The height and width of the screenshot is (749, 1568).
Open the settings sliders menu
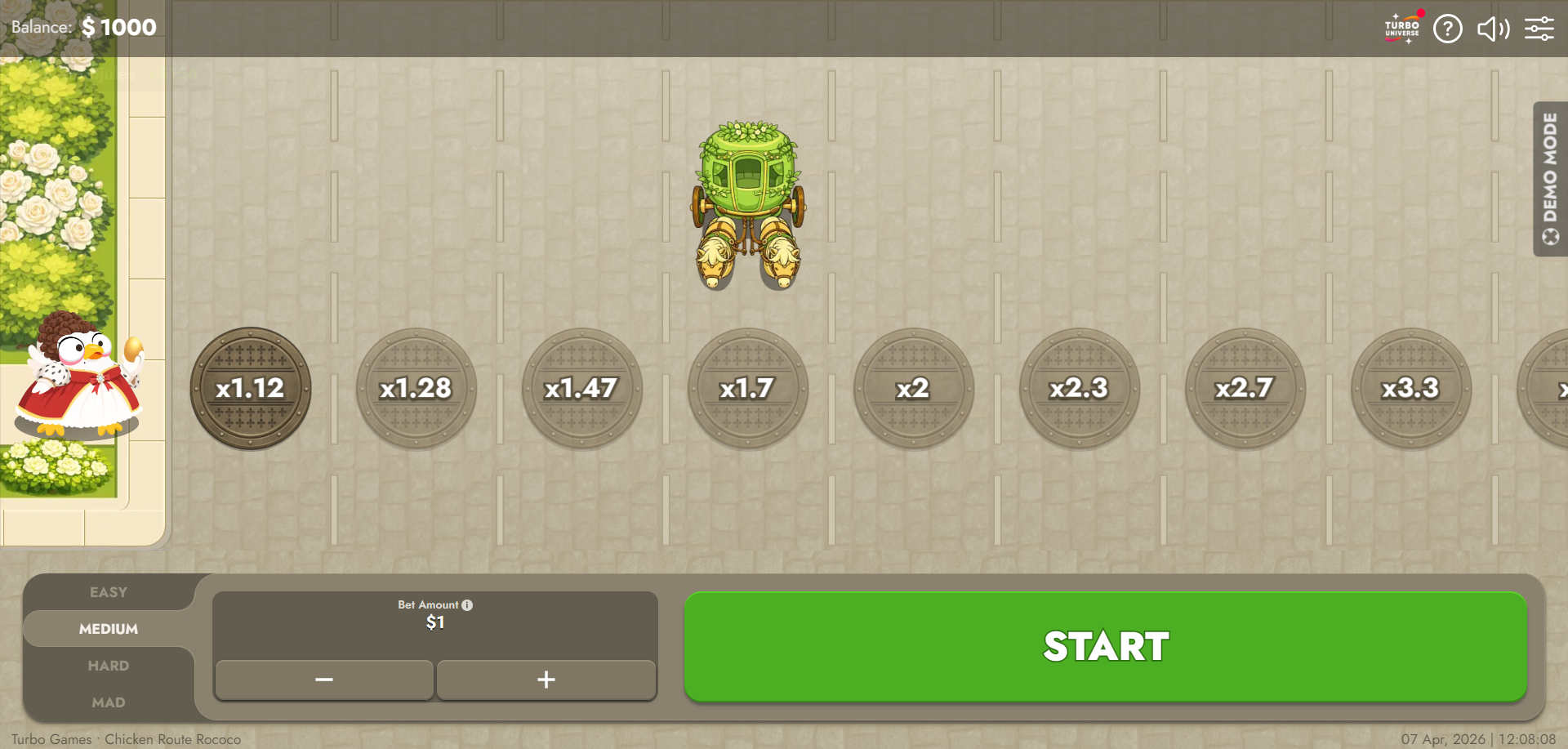tap(1539, 29)
